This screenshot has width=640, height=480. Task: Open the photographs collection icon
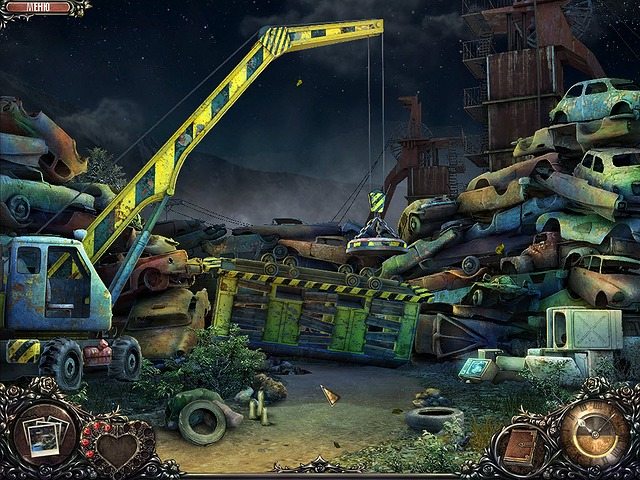(x=44, y=436)
